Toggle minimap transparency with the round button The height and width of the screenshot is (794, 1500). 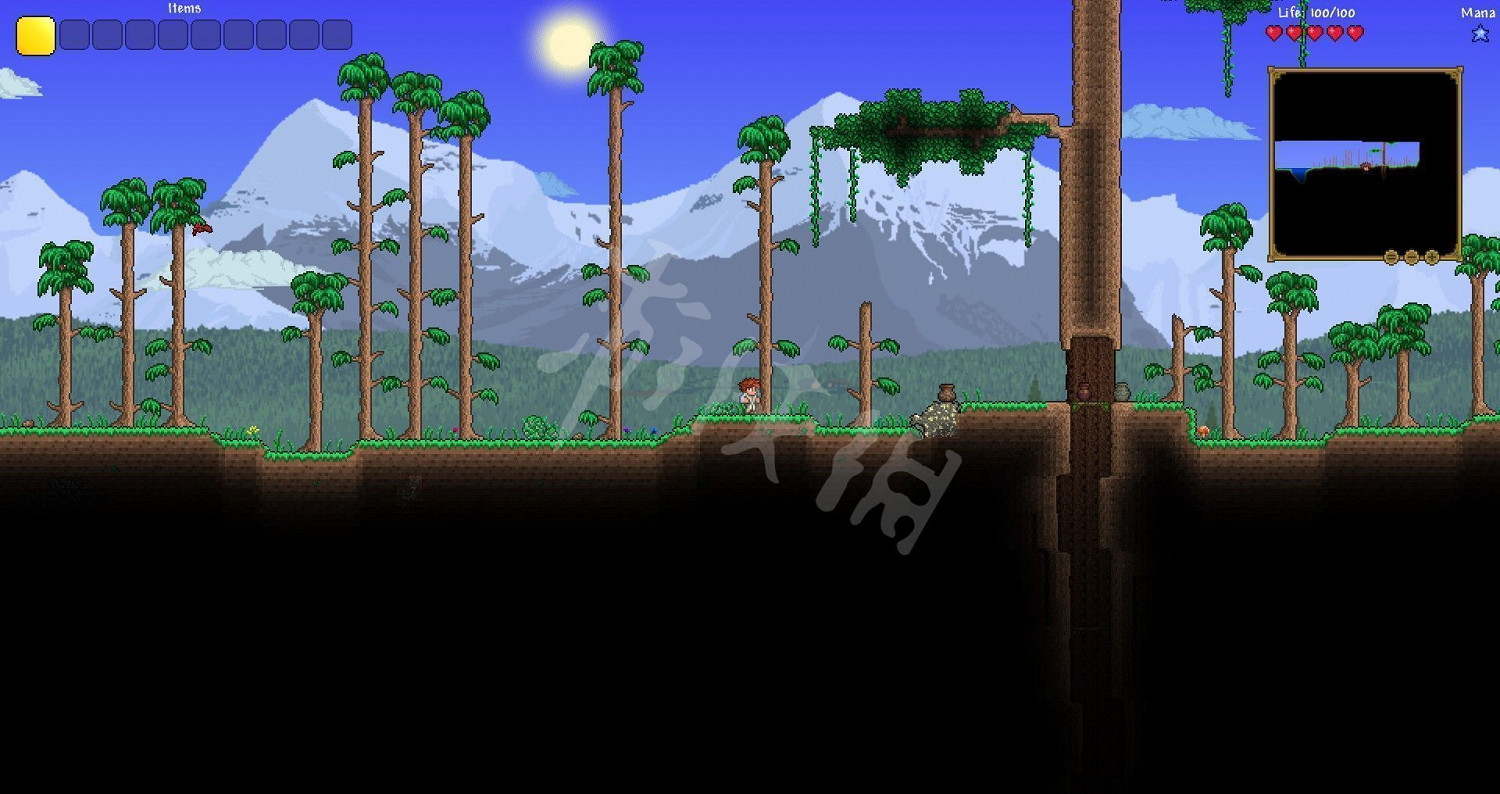[1410, 256]
